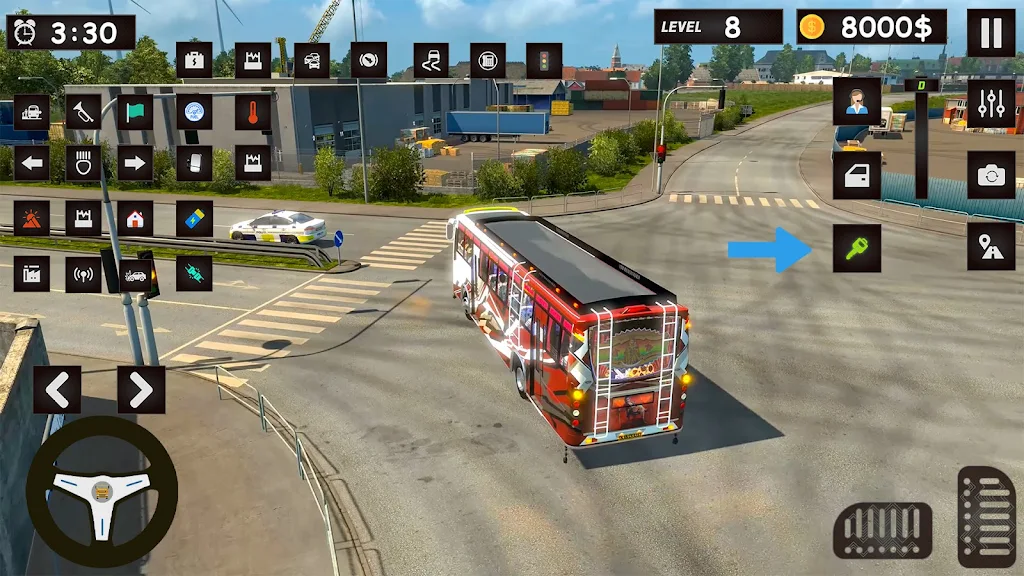The height and width of the screenshot is (576, 1024).
Task: Select the red thermometer icon
Action: pos(253,111)
